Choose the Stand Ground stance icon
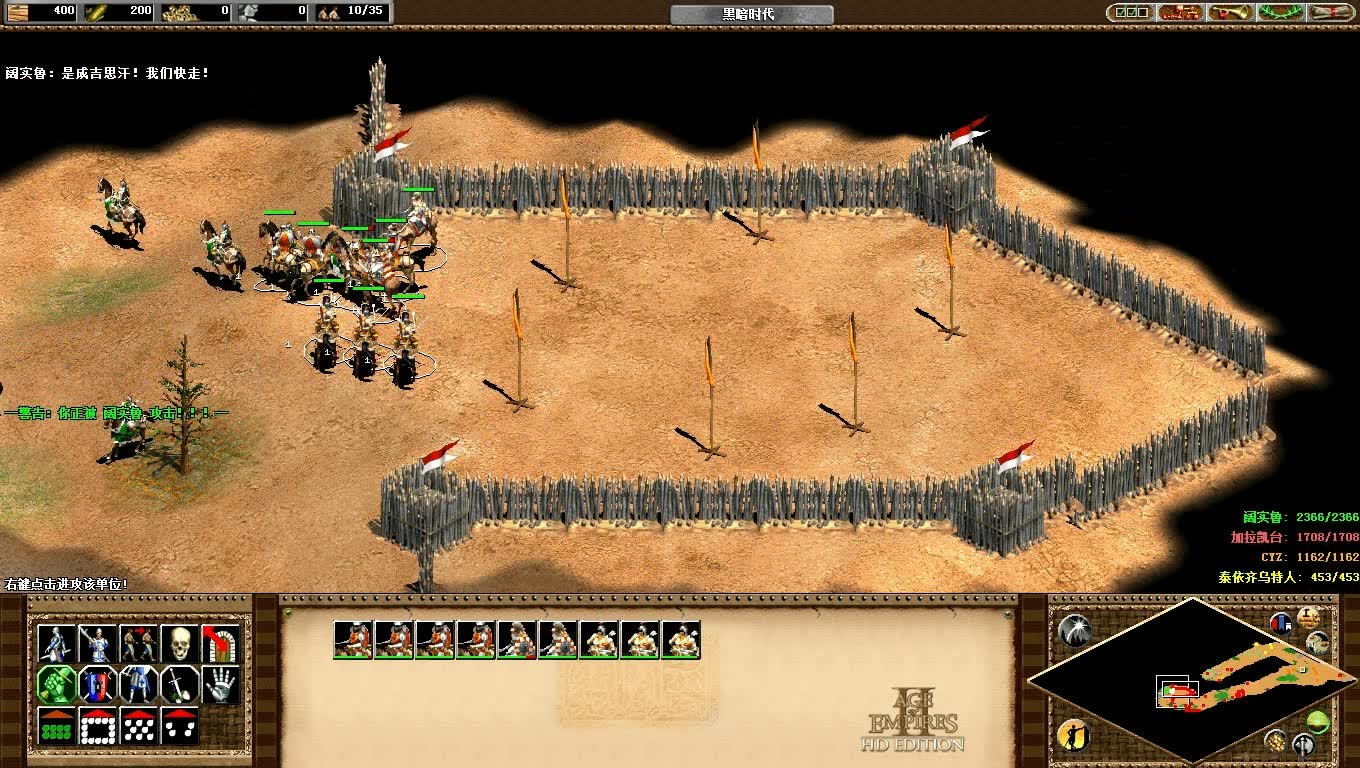This screenshot has width=1360, height=768. click(x=139, y=684)
